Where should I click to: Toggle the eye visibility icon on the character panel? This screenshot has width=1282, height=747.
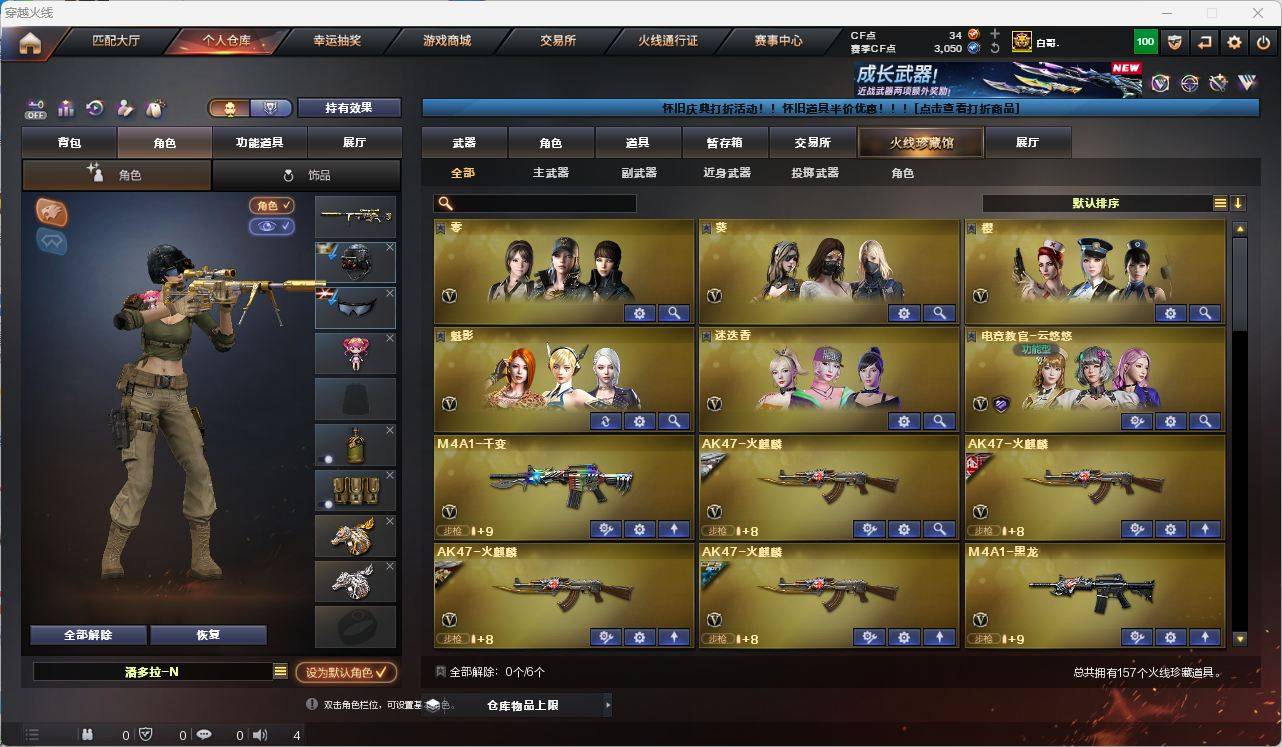267,227
